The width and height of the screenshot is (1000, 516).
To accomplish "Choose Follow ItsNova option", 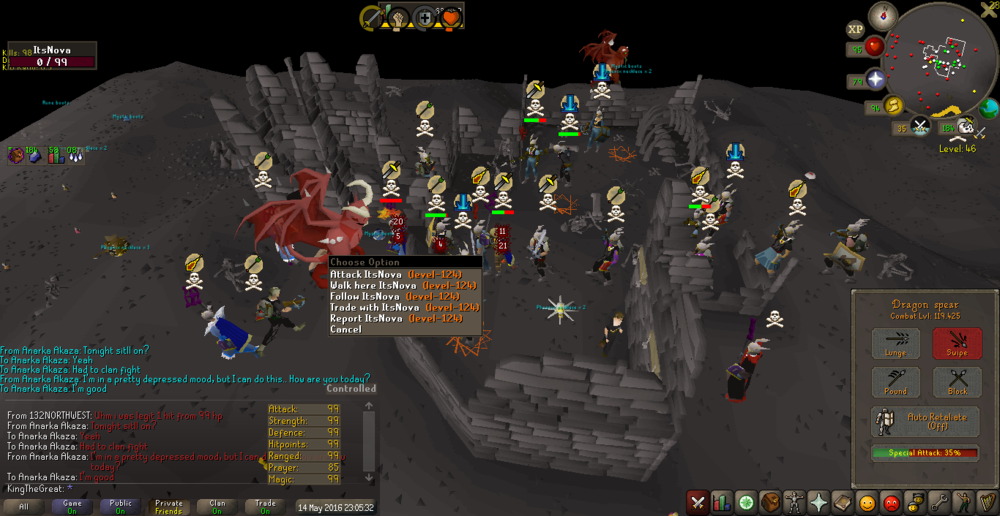I will click(395, 296).
